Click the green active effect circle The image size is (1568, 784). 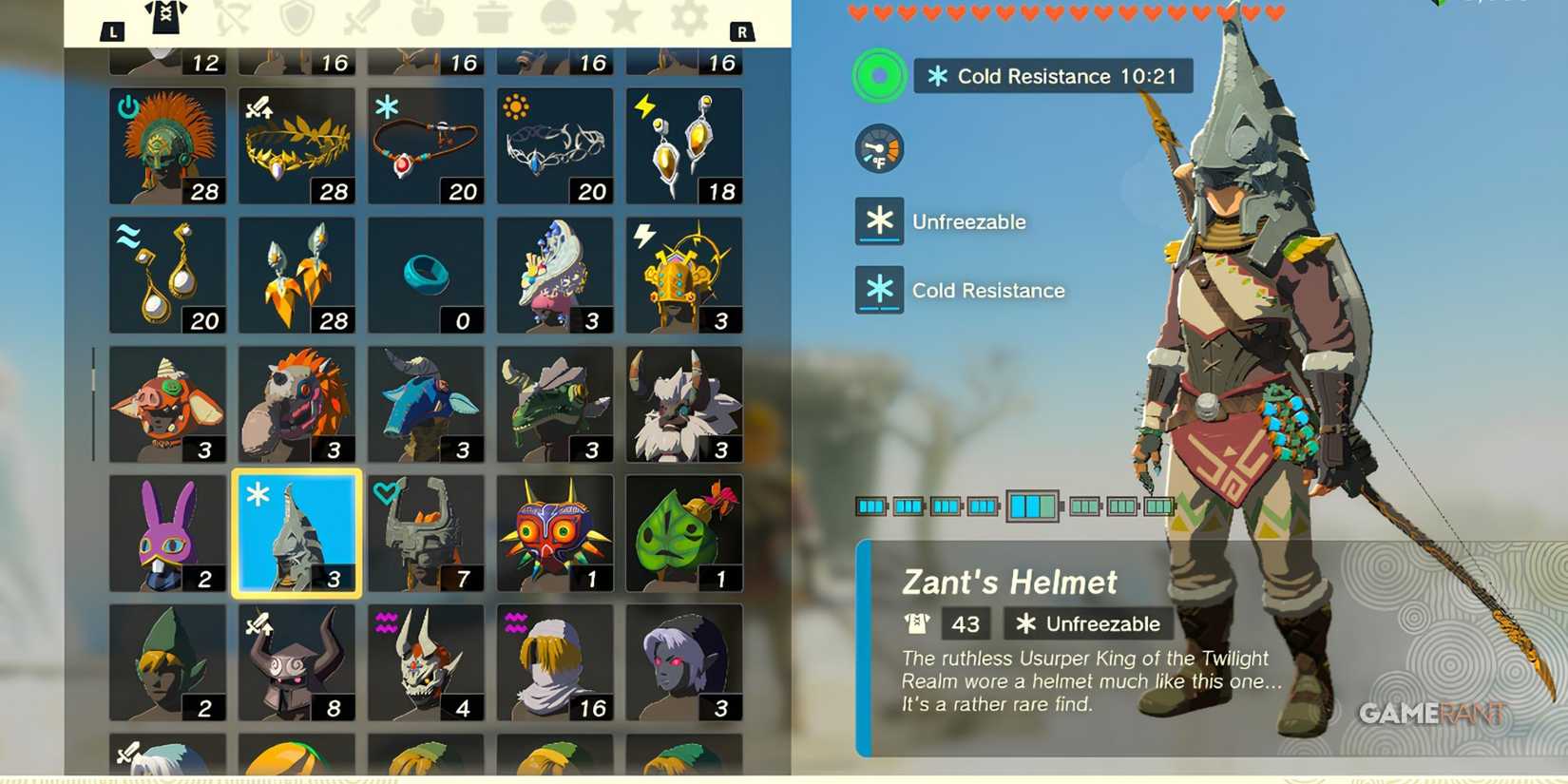tap(878, 75)
